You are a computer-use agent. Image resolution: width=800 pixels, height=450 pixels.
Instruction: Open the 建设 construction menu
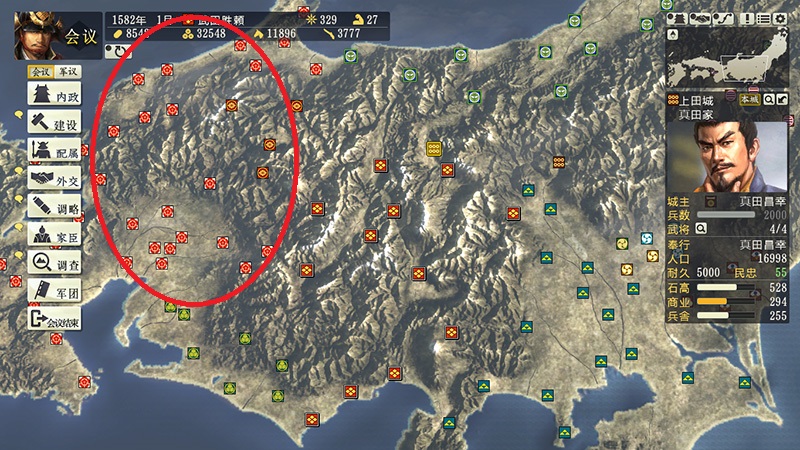pos(56,124)
